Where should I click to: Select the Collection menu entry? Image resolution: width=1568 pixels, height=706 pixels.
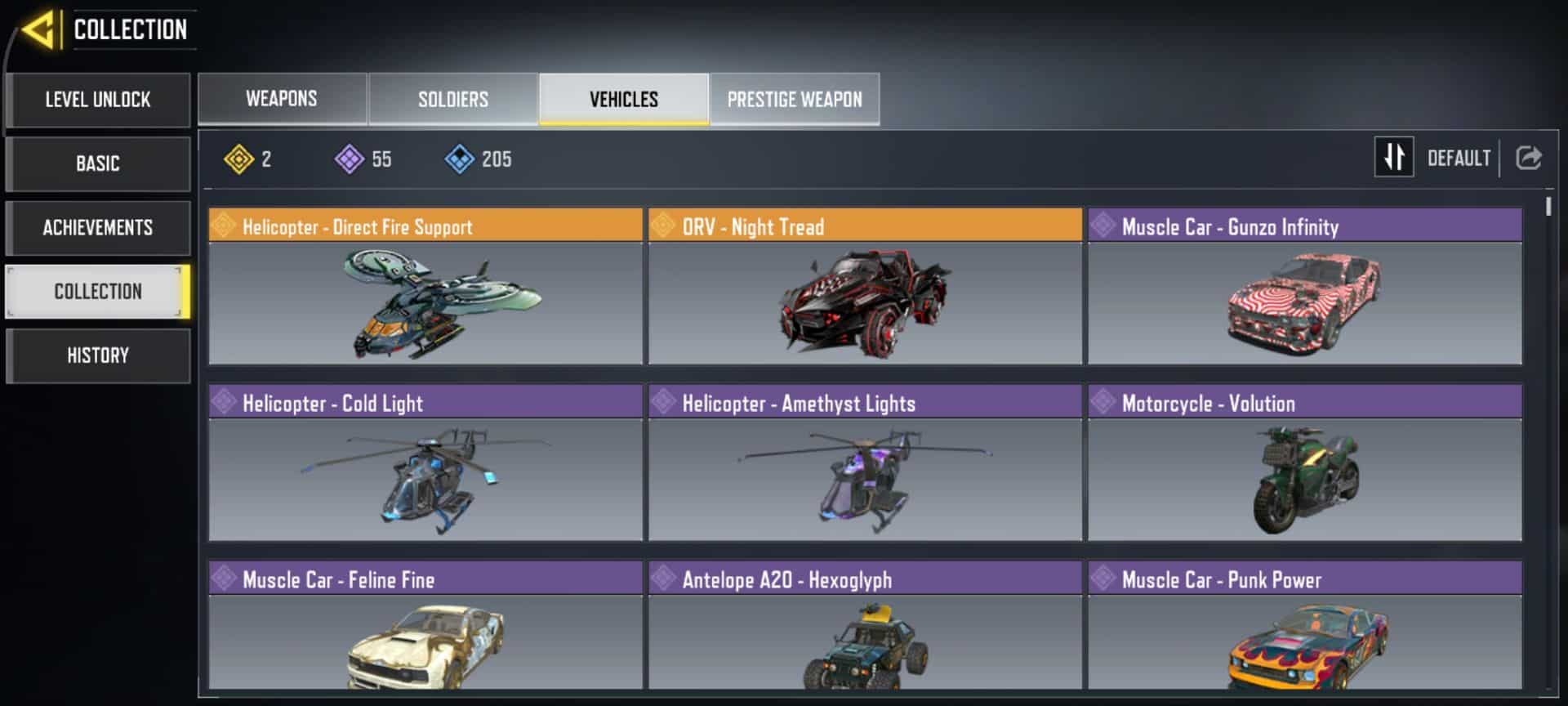(x=98, y=291)
